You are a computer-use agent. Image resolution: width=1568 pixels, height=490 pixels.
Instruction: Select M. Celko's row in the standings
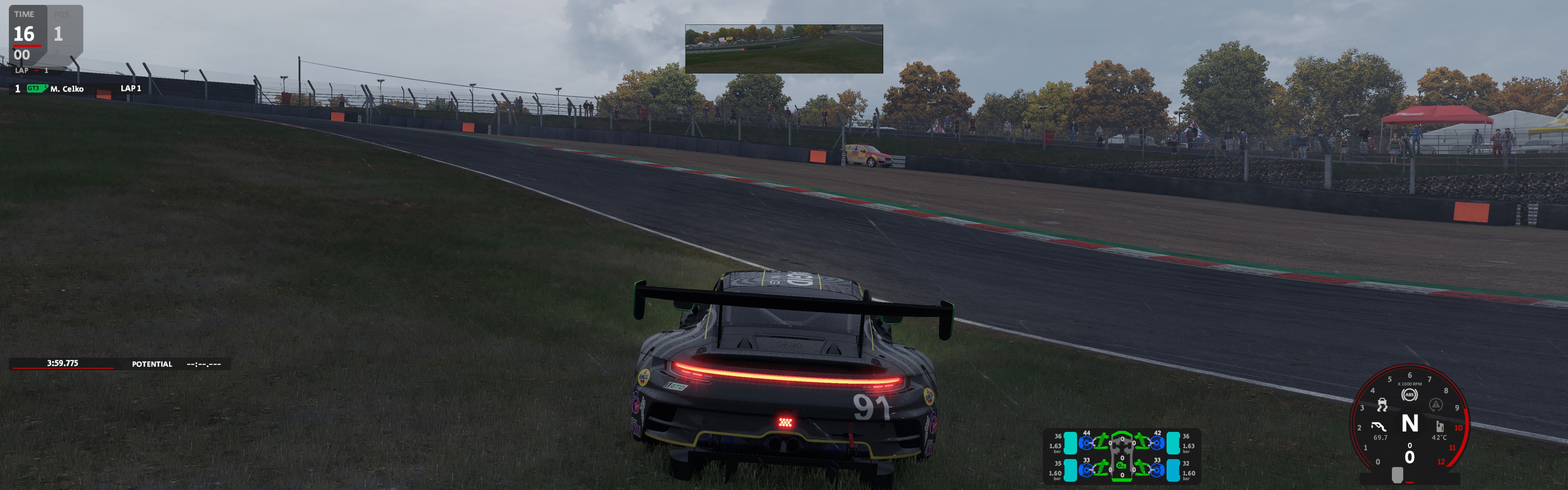pyautogui.click(x=67, y=89)
